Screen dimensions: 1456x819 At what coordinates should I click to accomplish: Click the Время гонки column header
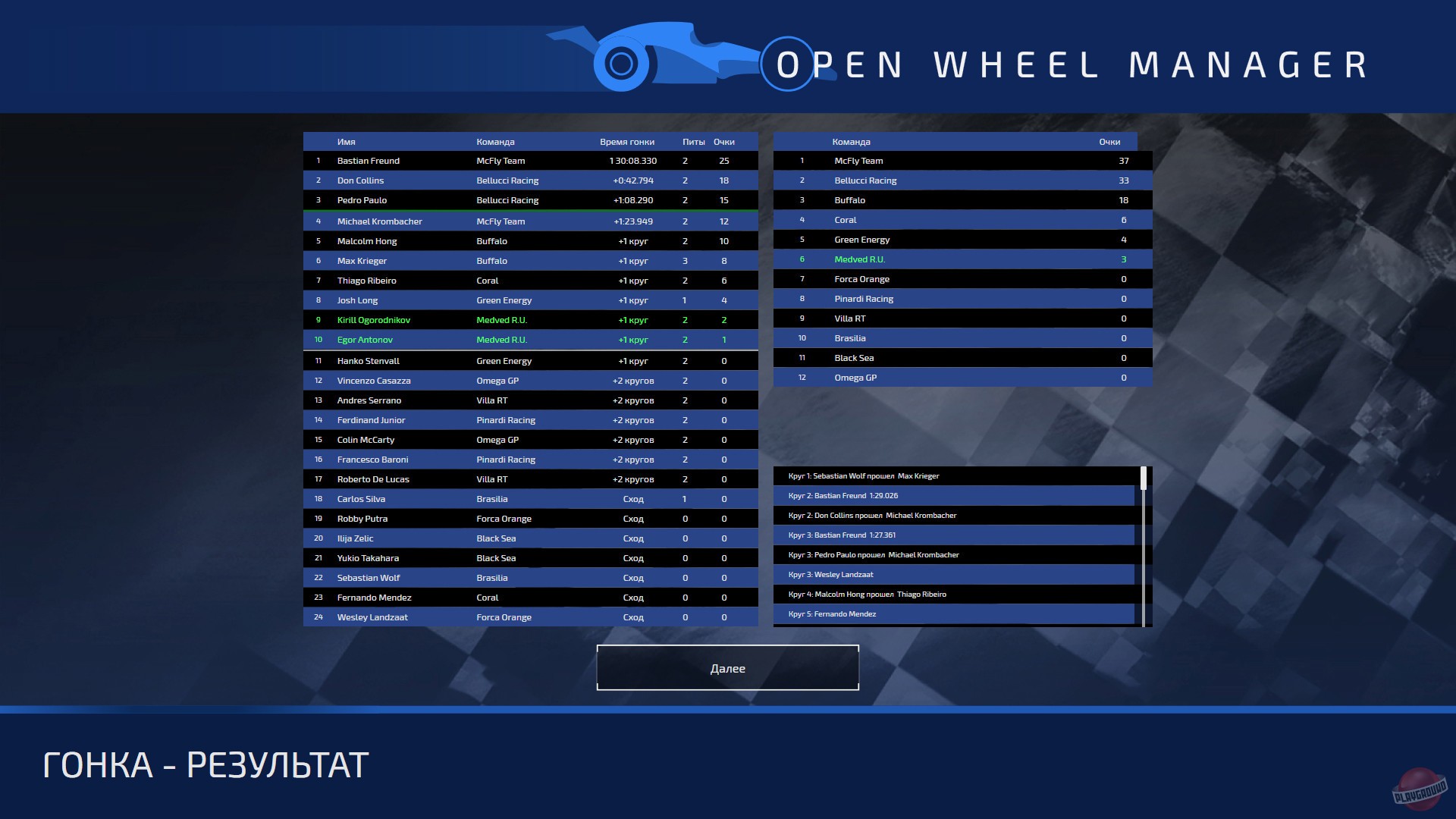628,141
